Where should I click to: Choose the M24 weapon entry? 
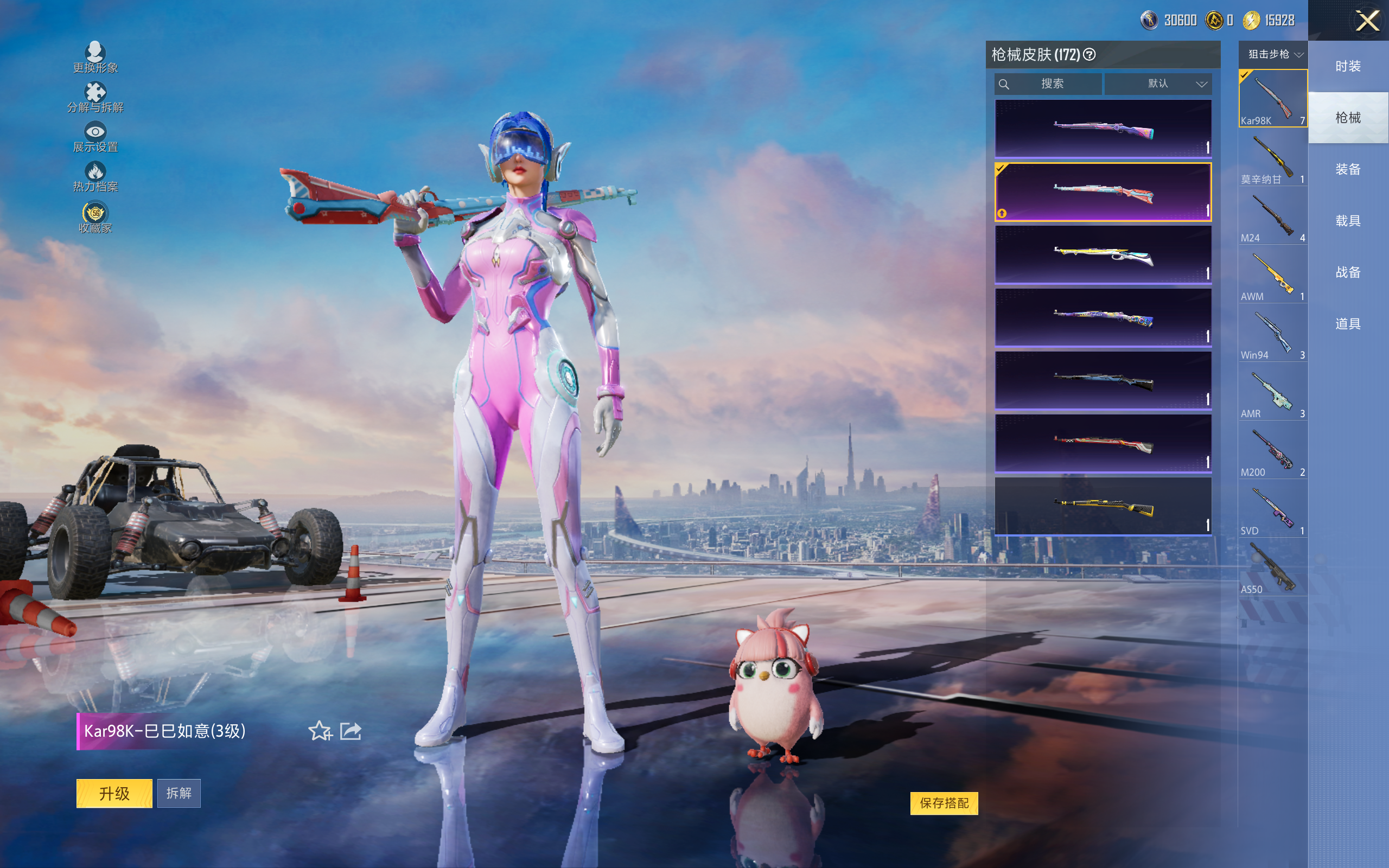[x=1272, y=216]
